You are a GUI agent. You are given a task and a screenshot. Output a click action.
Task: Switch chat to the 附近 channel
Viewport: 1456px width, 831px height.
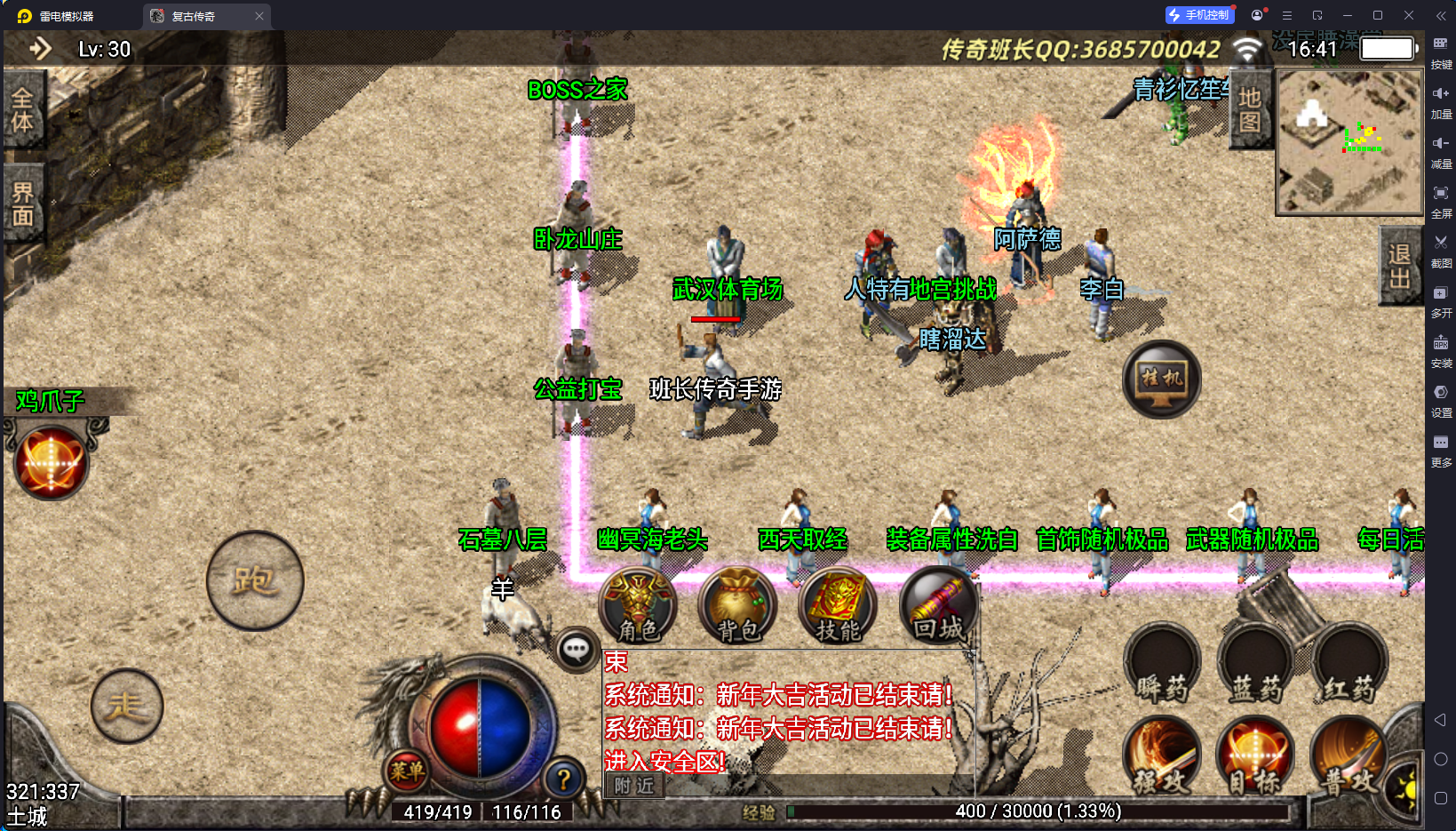(634, 786)
